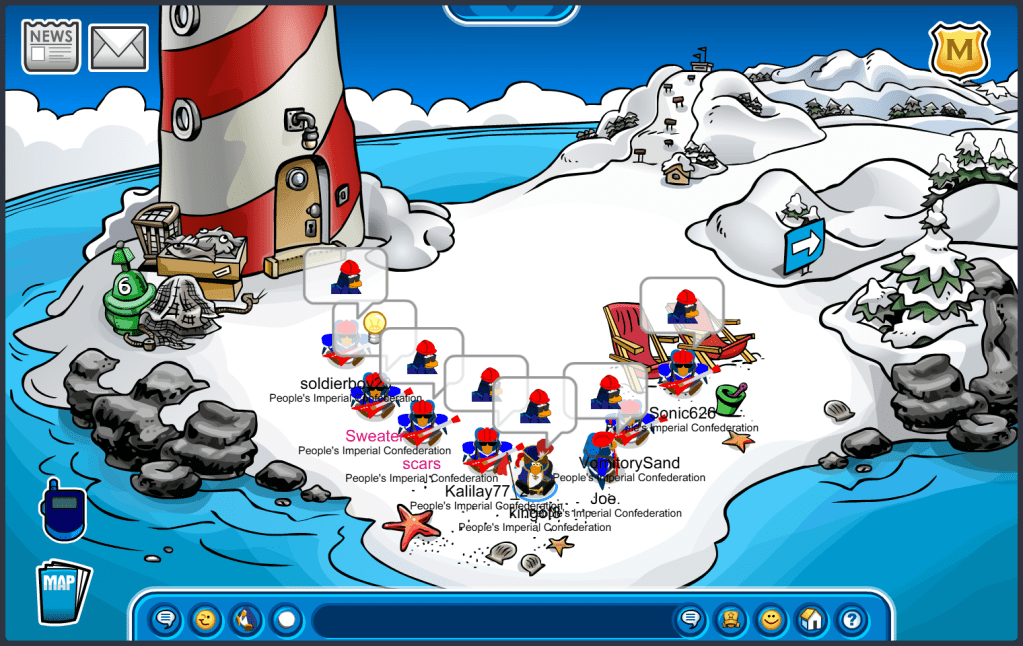This screenshot has height=646, width=1023.
Task: Open the blue spy phone
Action: [x=62, y=510]
